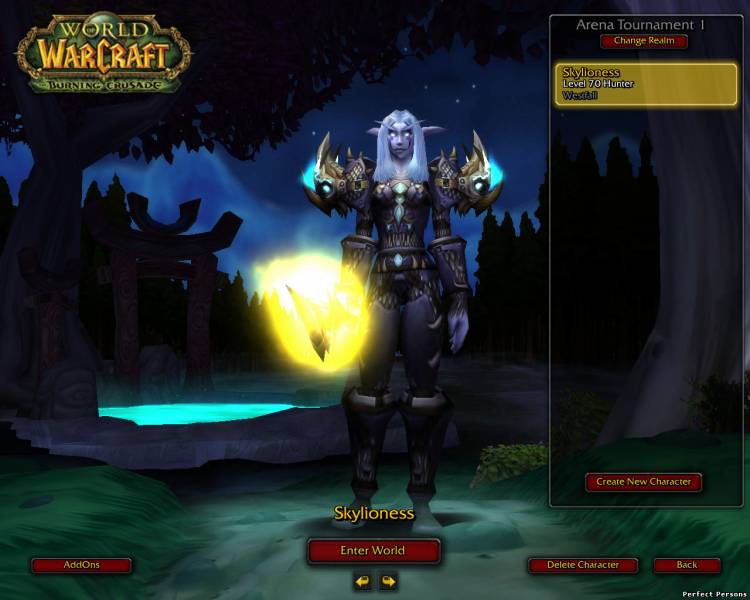Viewport: 750px width, 600px height.
Task: Rotate character with the left arrow
Action: pos(362,580)
